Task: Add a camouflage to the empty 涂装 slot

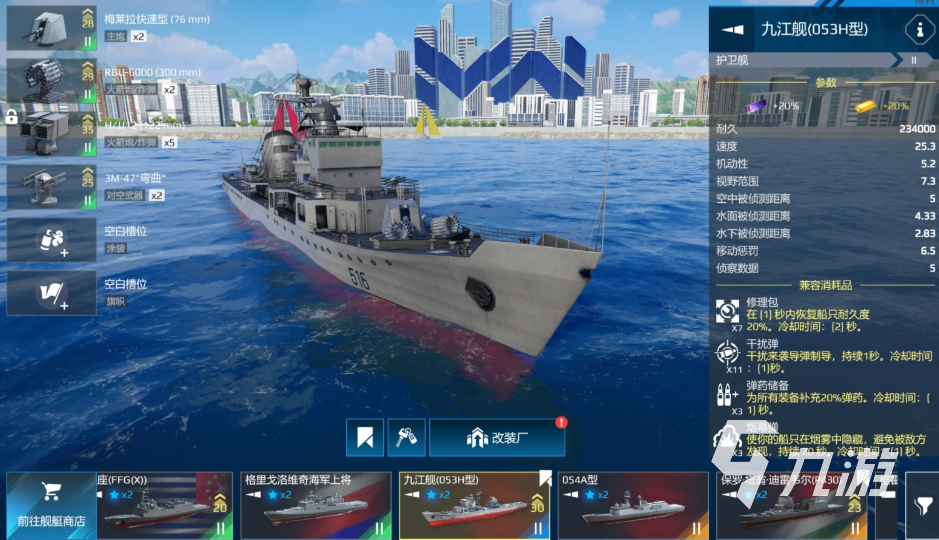Action: click(50, 239)
